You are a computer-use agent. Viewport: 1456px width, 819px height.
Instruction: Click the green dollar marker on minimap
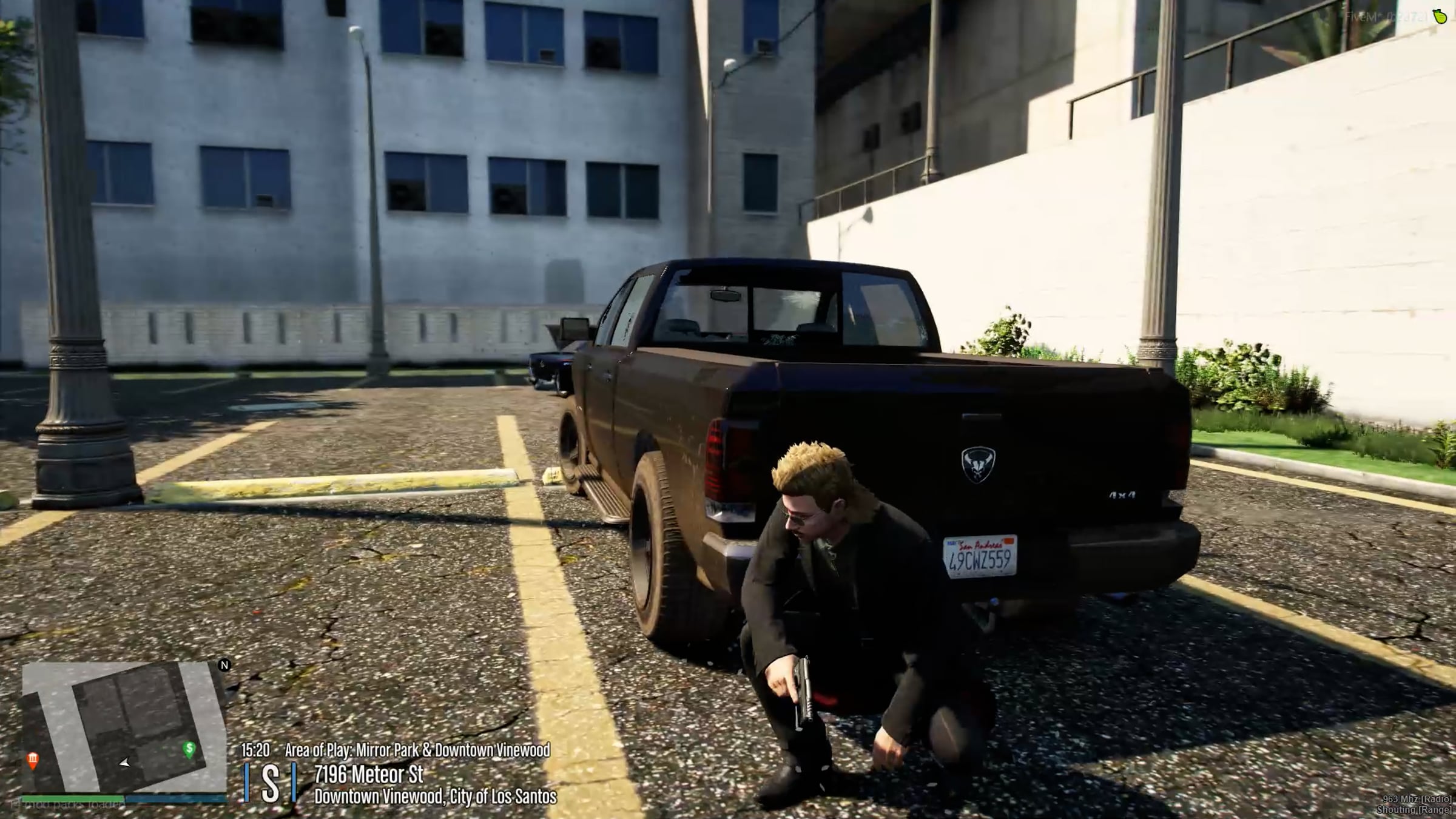click(x=189, y=749)
